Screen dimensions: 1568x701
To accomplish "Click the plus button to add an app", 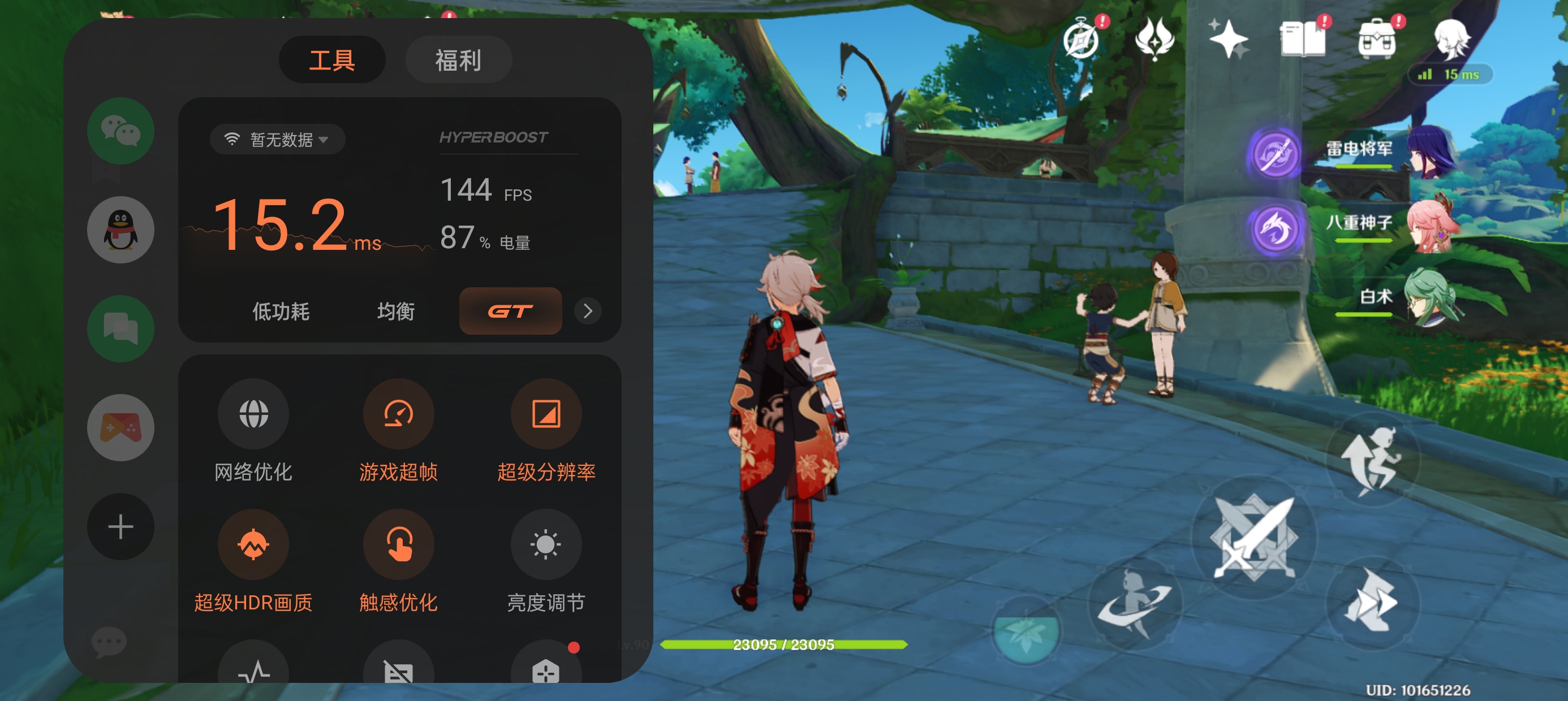I will pos(120,526).
